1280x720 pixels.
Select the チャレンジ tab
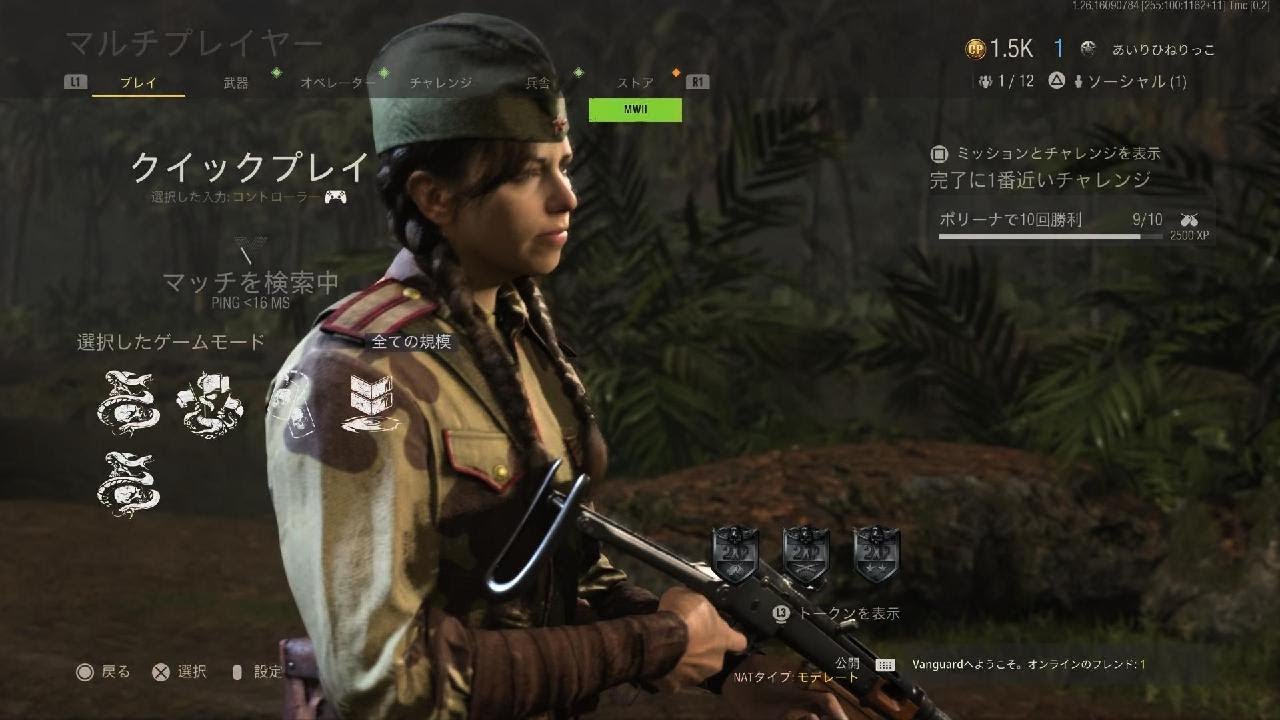(x=440, y=83)
